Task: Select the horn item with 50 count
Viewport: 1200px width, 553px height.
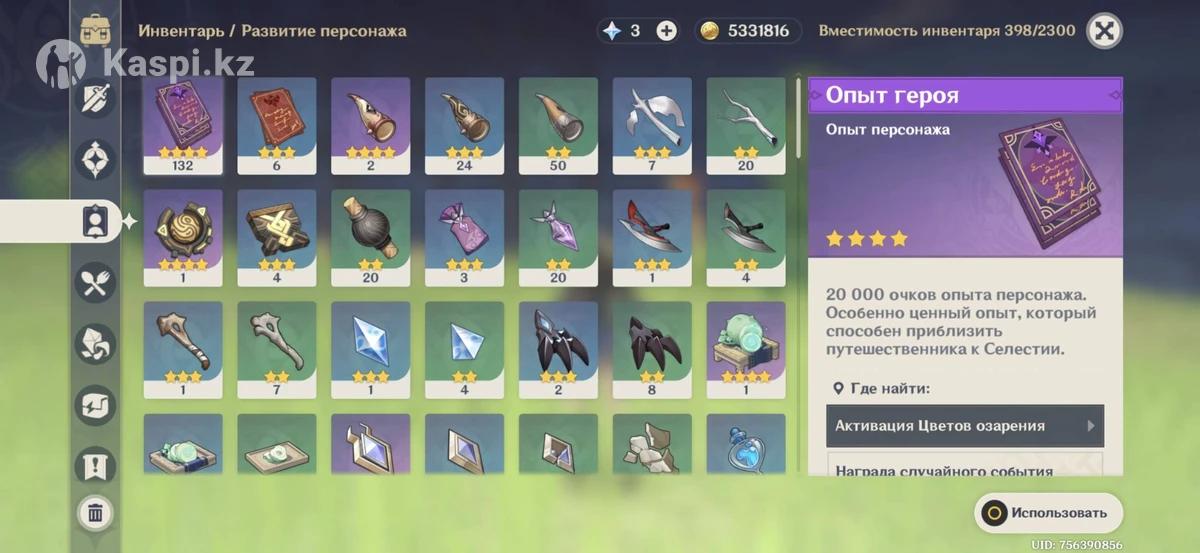Action: coord(558,121)
